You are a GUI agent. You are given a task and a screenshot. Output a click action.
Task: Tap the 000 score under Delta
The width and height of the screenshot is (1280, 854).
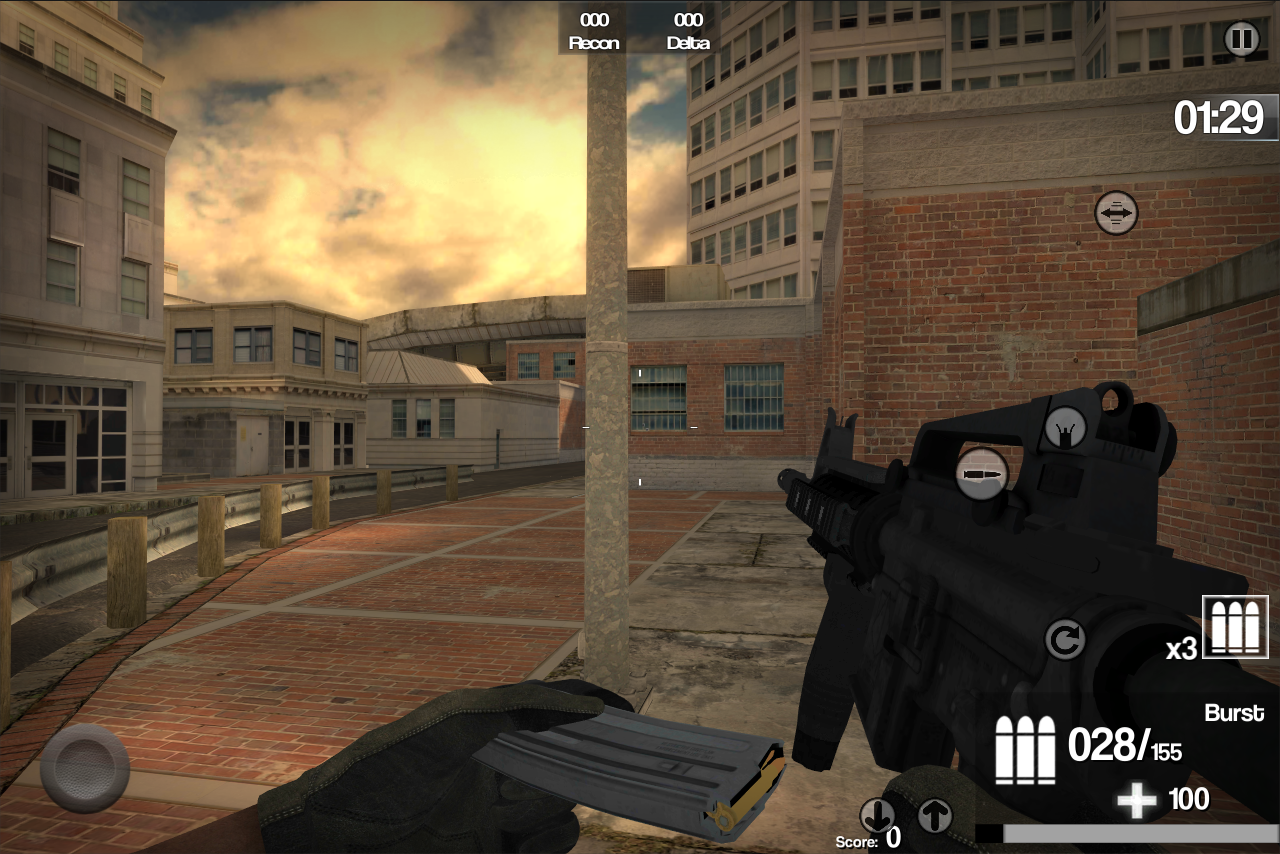click(686, 19)
